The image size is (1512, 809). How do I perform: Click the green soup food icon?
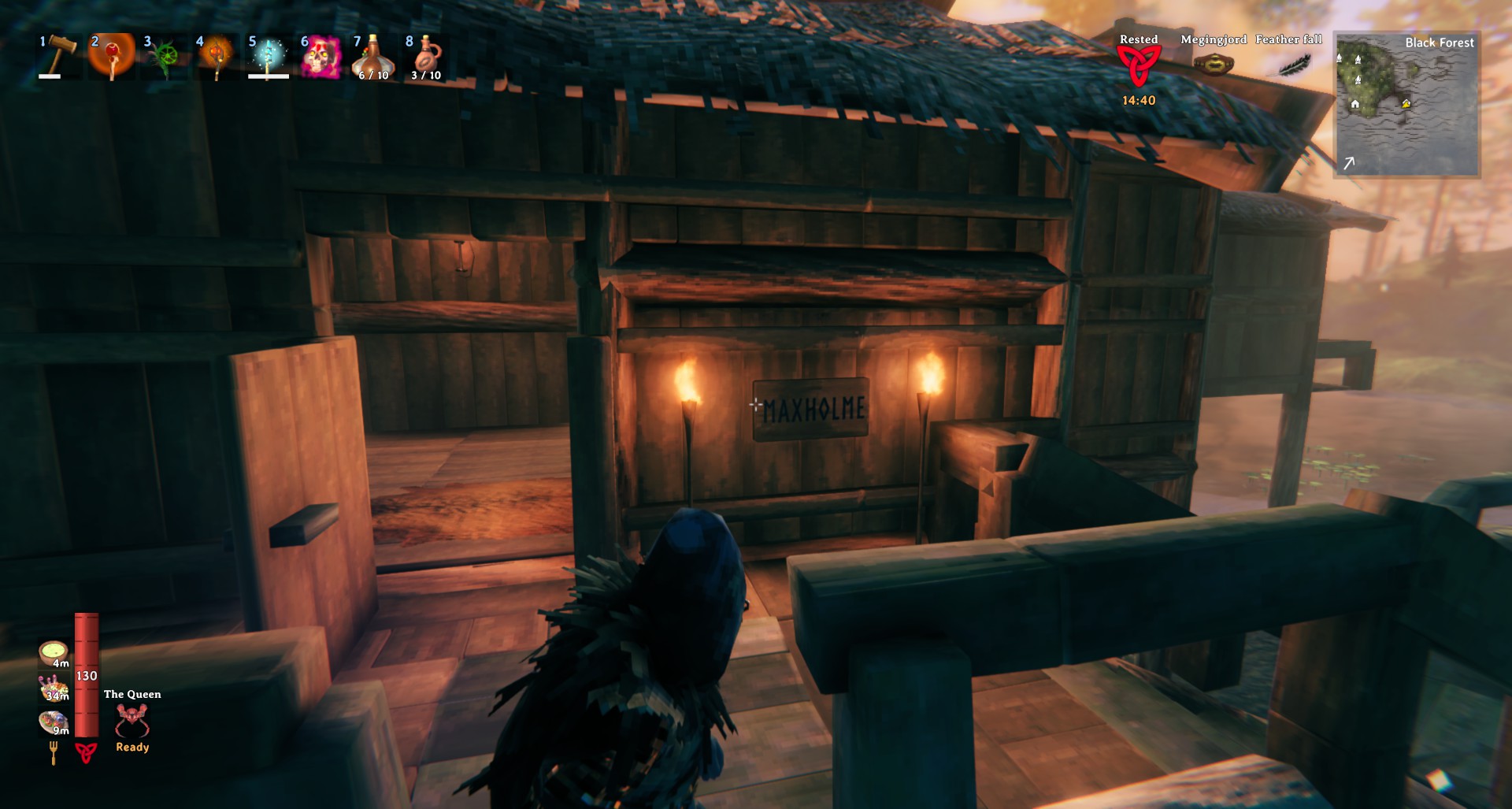54,652
